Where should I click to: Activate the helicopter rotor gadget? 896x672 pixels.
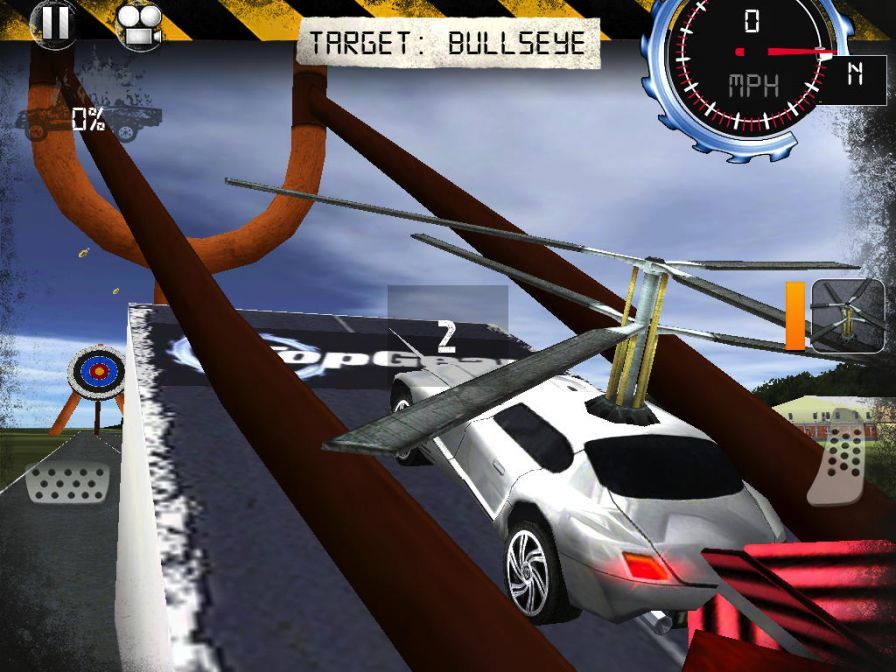pos(847,315)
